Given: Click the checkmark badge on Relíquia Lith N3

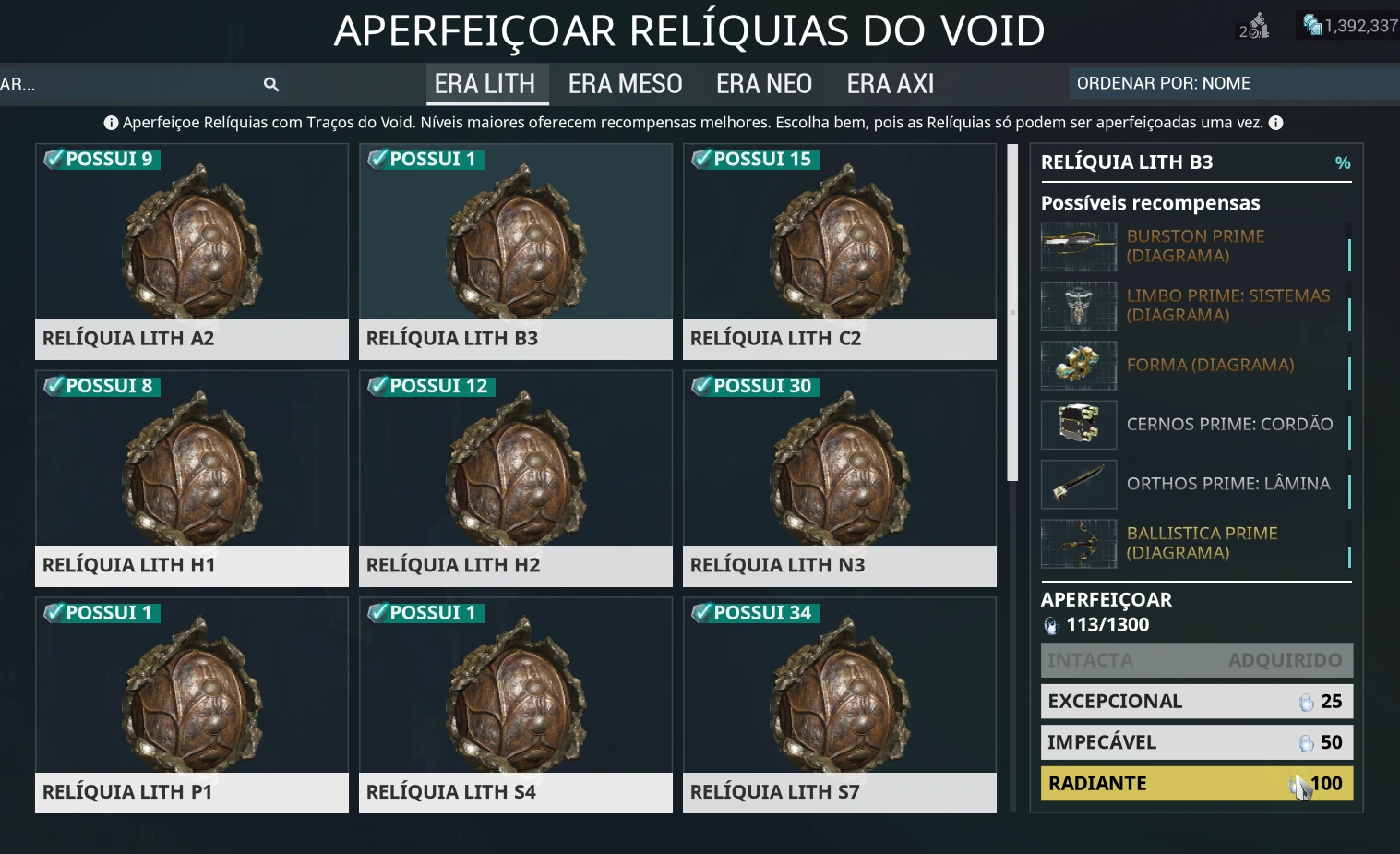Looking at the screenshot, I should (x=702, y=386).
